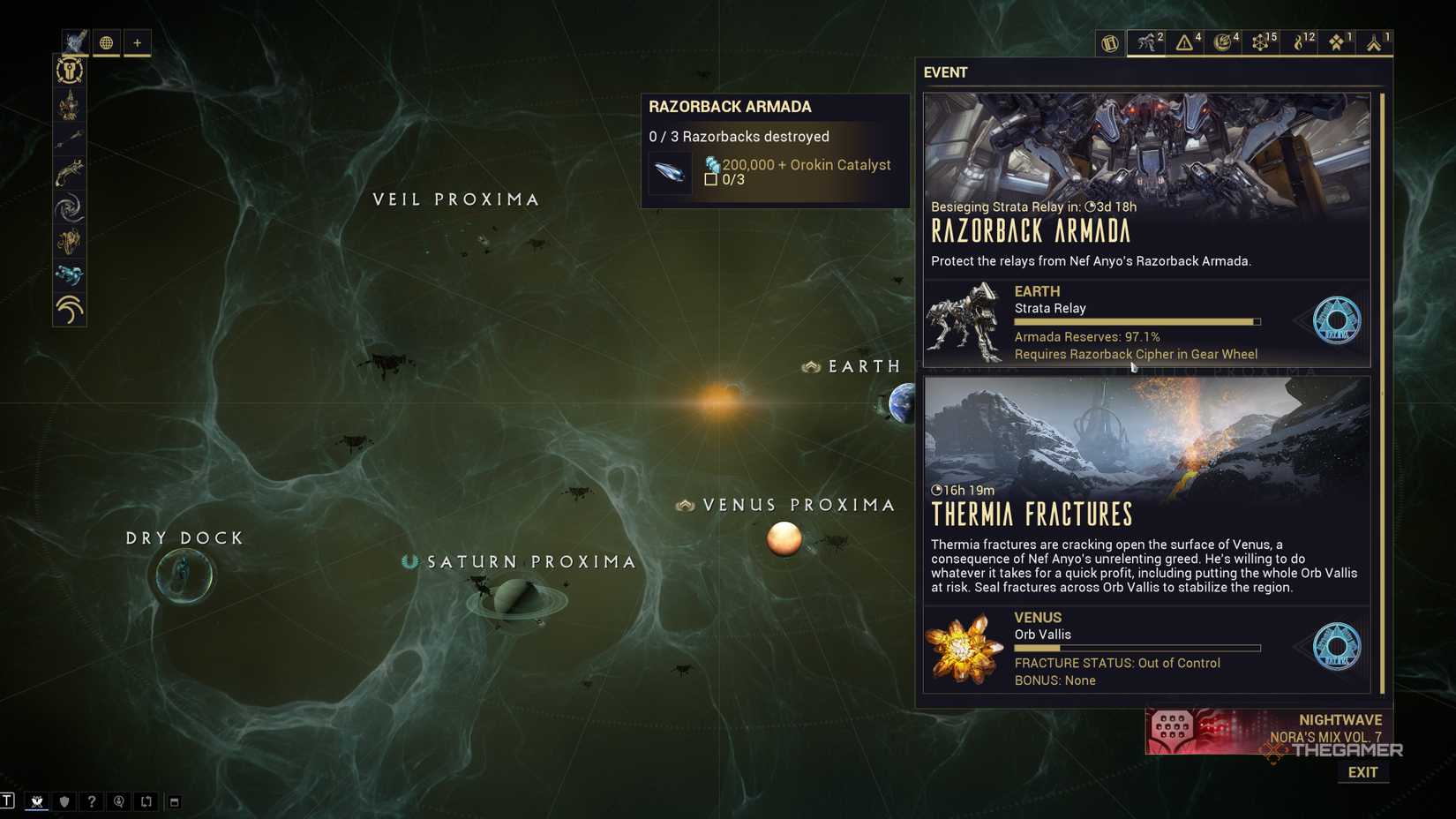The width and height of the screenshot is (1456, 819).
Task: Open the Alerts tab with the triangle icon
Action: 1185,41
